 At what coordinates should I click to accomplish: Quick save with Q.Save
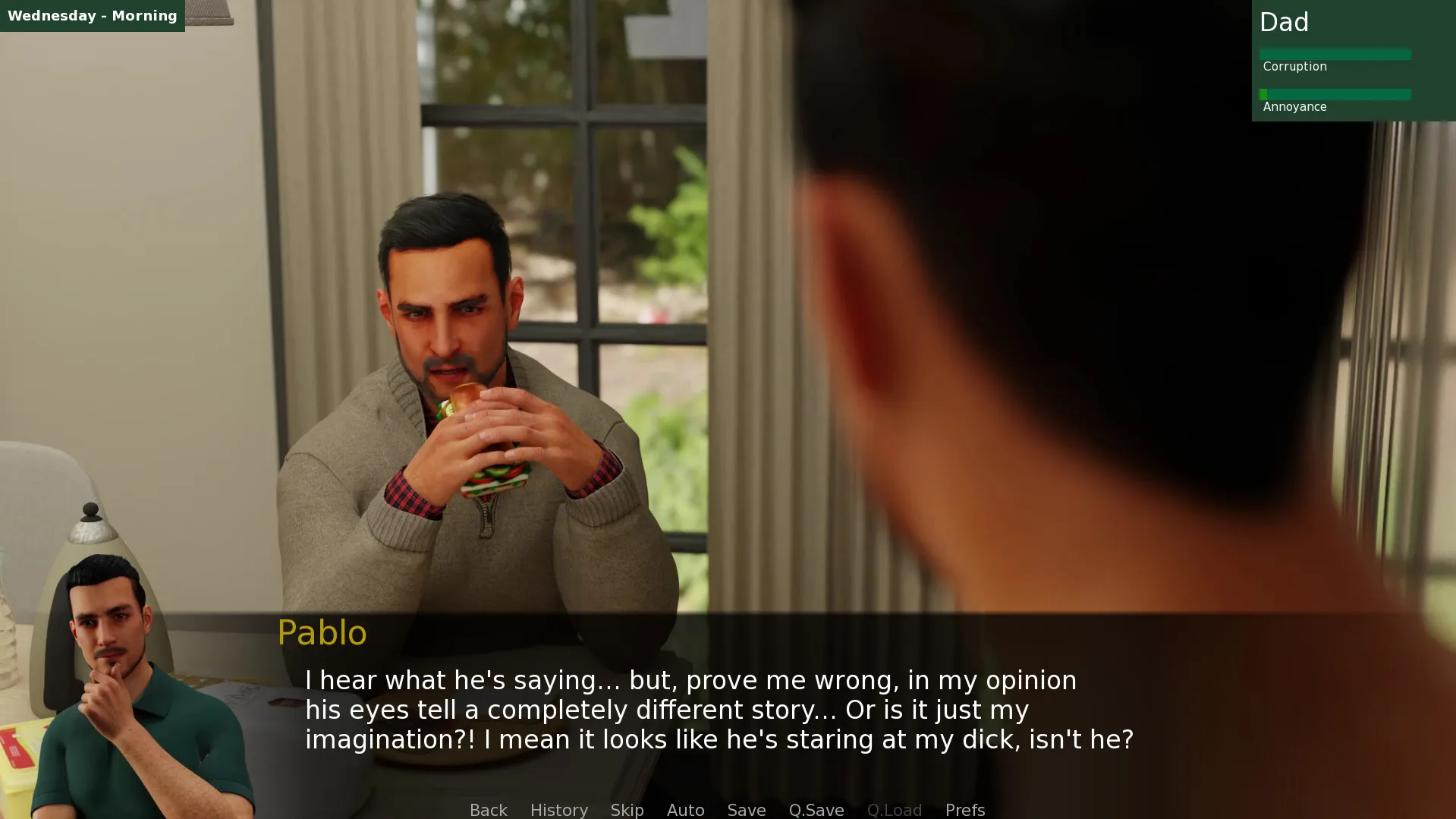click(816, 809)
